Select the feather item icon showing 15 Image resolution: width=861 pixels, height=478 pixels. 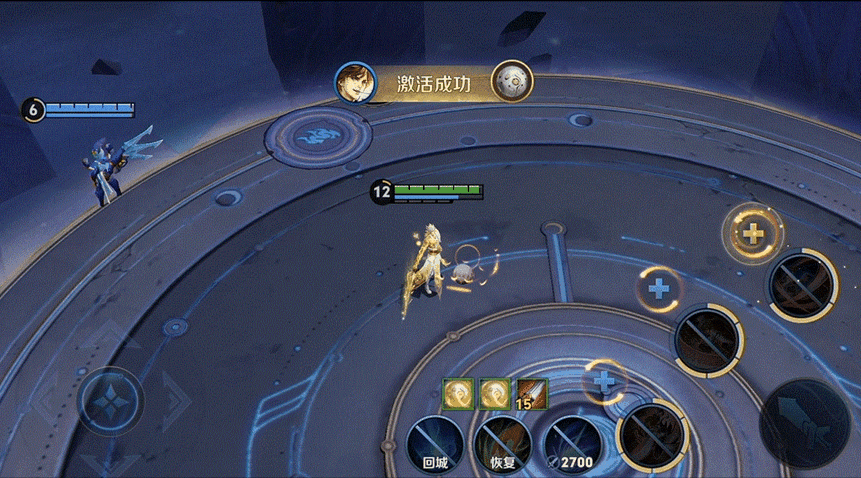[x=530, y=394]
